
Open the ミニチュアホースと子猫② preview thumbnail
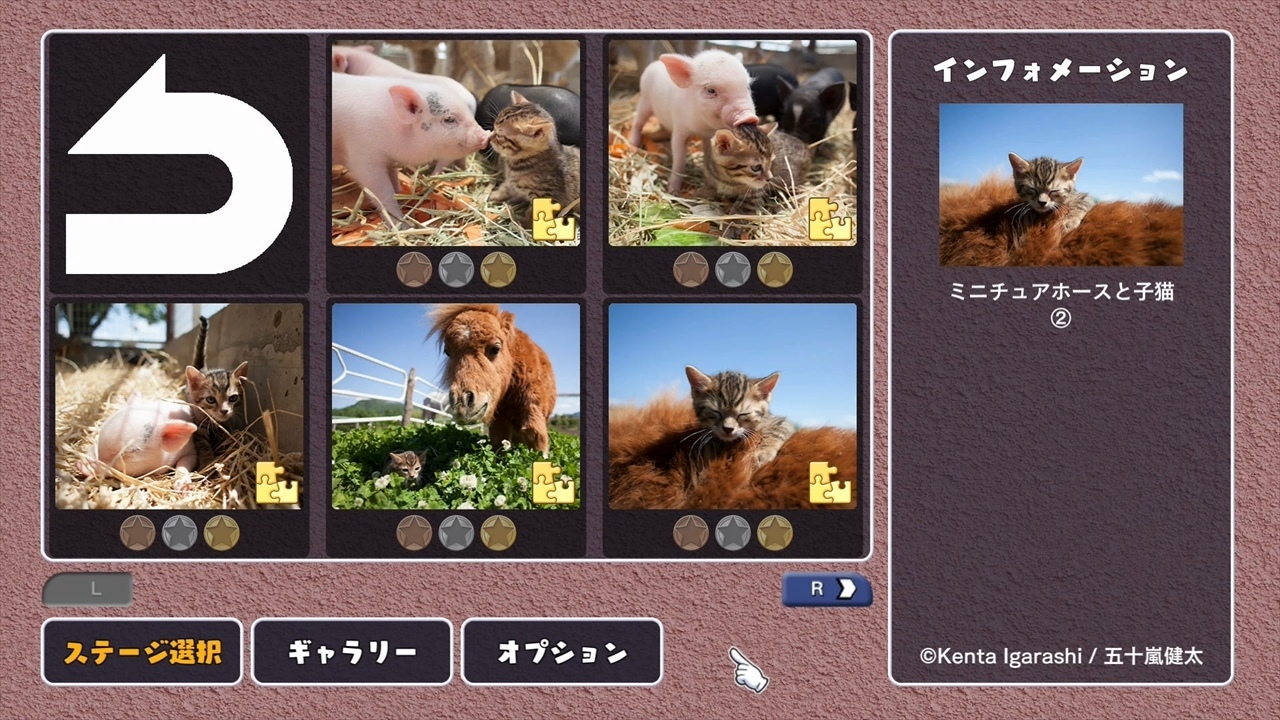[x=1060, y=183]
